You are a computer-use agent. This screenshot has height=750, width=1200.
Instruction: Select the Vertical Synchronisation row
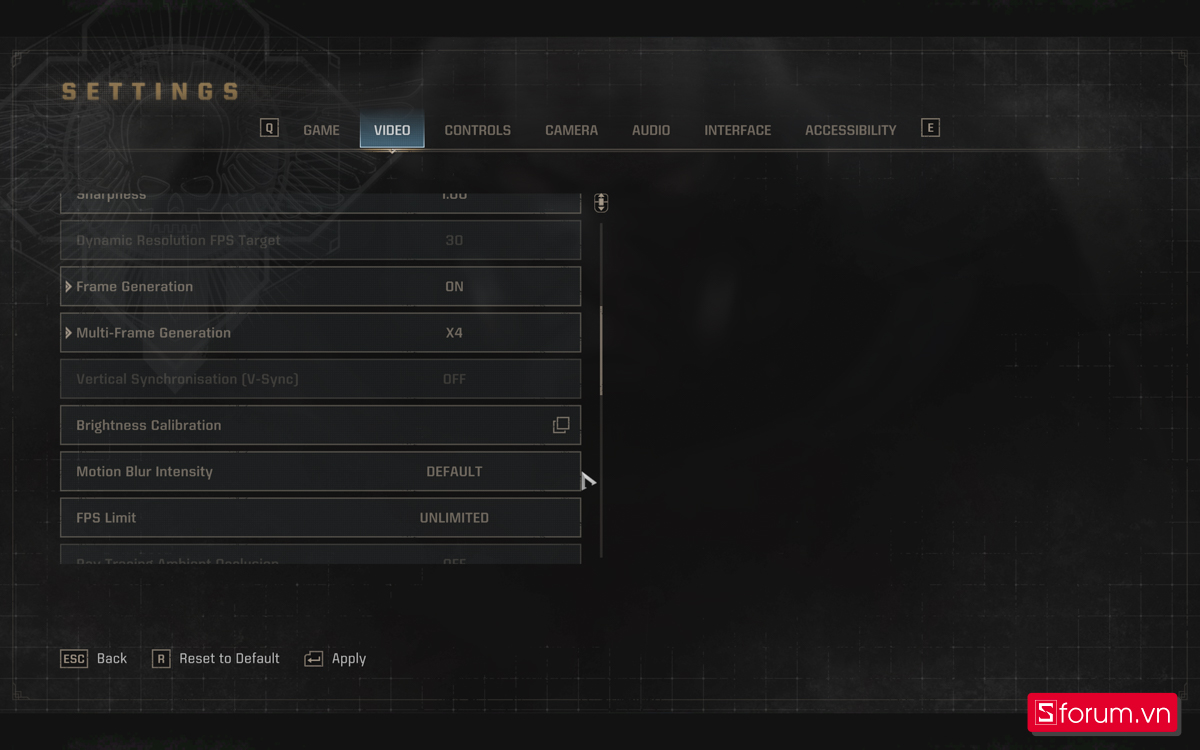click(x=320, y=379)
